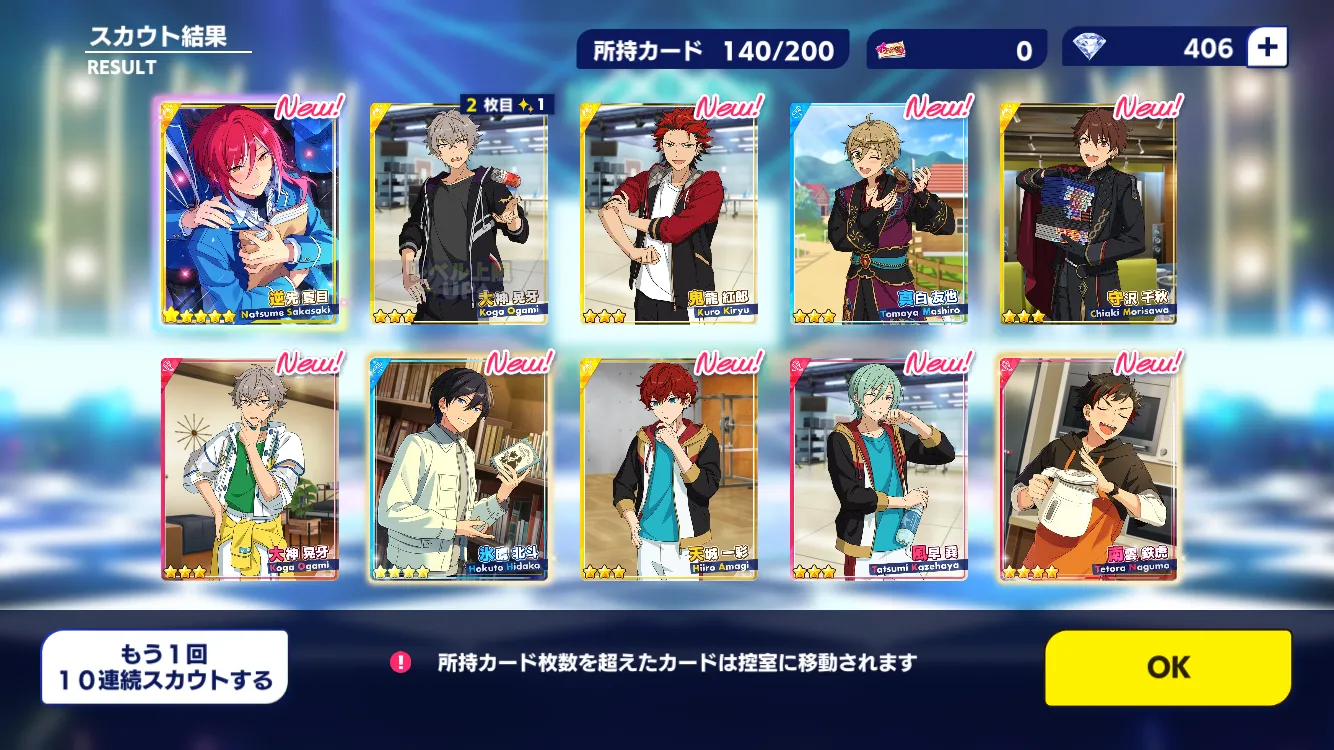Inspect the Tatsumi Kazehaya card
The width and height of the screenshot is (1334, 750).
(879, 470)
